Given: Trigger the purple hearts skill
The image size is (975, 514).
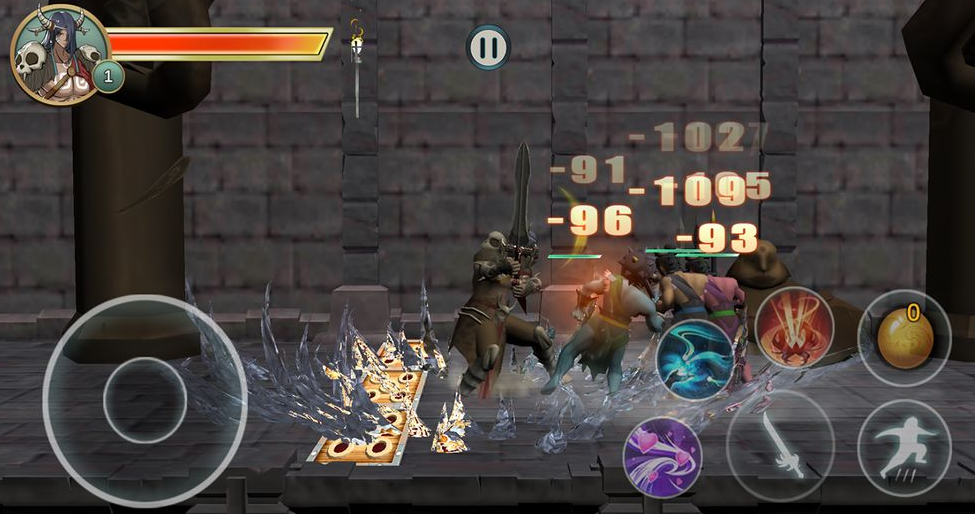Looking at the screenshot, I should 662,457.
